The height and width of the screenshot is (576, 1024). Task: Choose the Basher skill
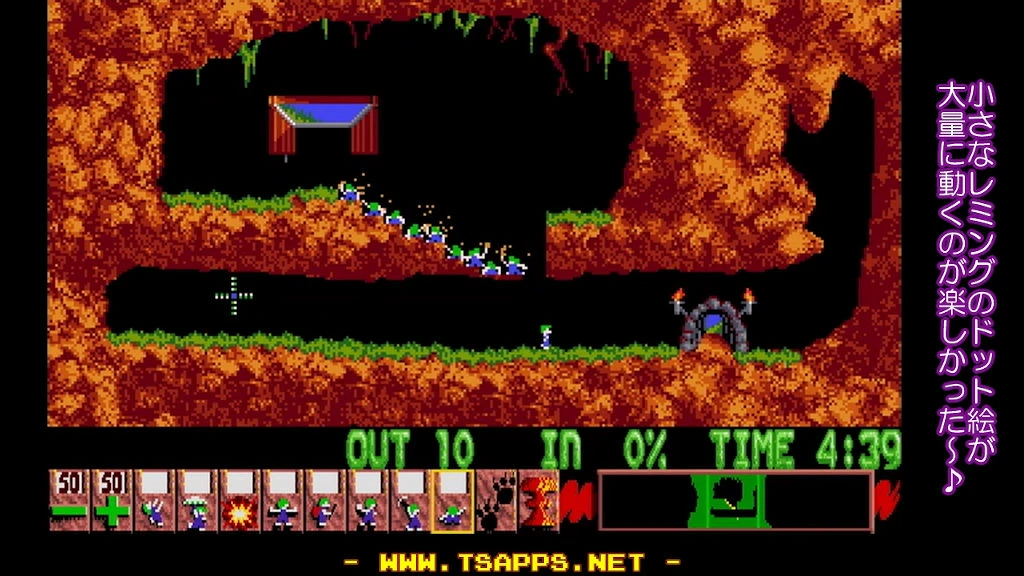[368, 501]
